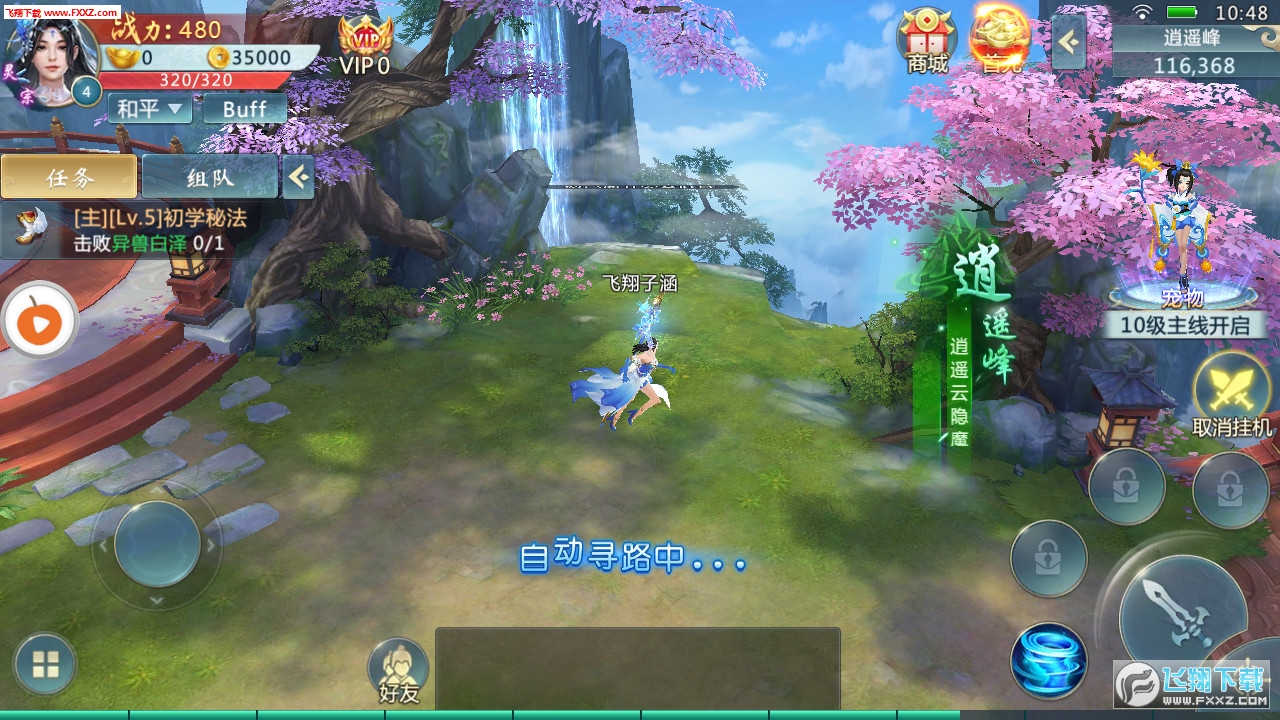Screen dimensions: 1280x720
Task: Collapse the minimap with the arrow button
Action: tap(1068, 42)
